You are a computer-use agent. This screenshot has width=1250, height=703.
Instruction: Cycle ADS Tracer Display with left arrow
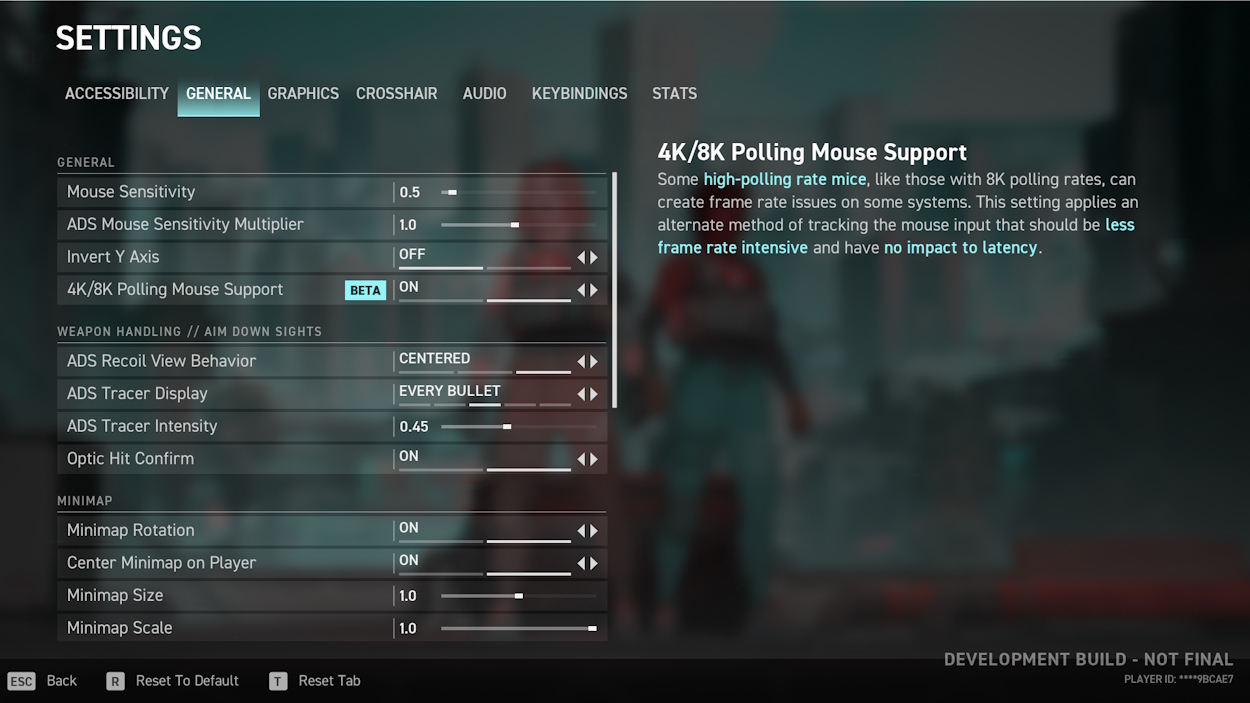pyautogui.click(x=581, y=394)
